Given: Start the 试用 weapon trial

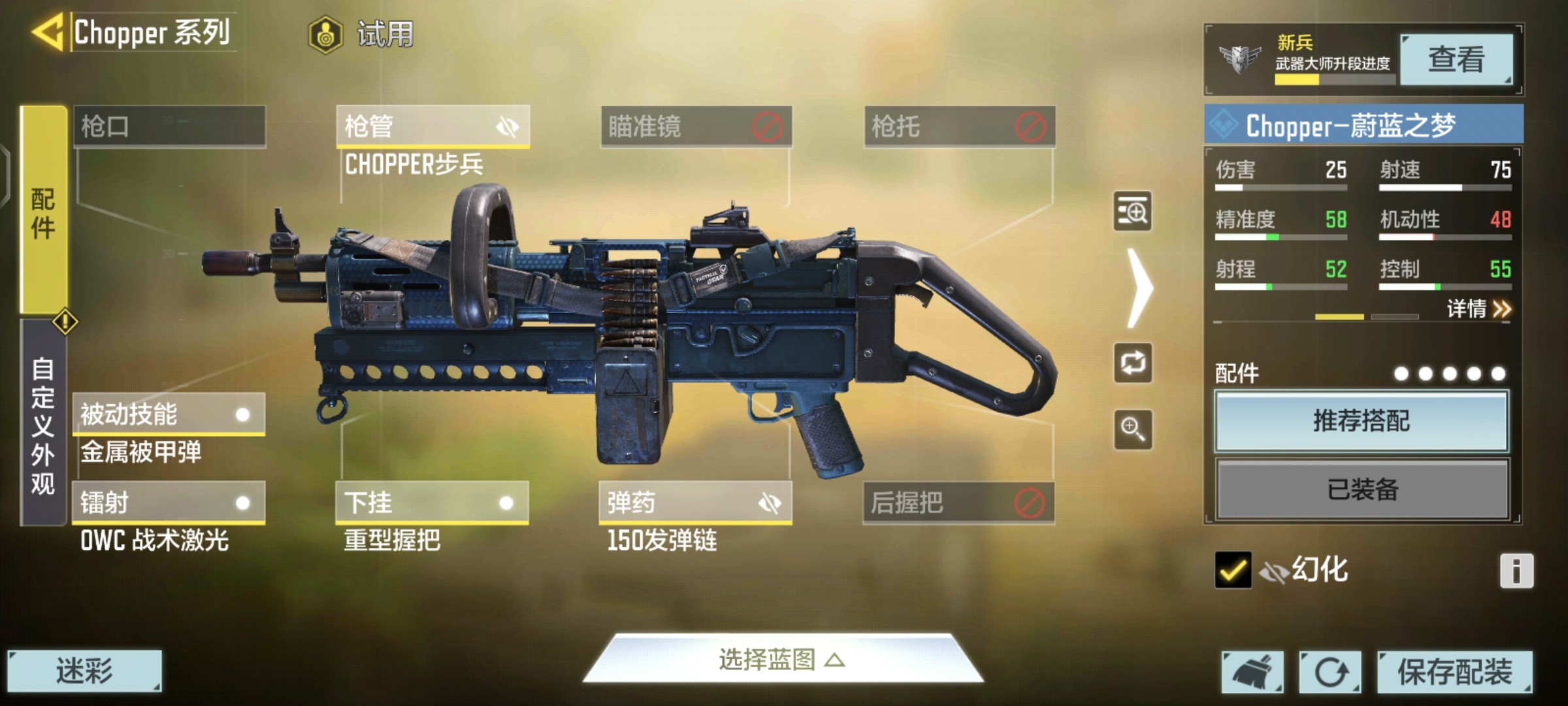Looking at the screenshot, I should (x=361, y=34).
